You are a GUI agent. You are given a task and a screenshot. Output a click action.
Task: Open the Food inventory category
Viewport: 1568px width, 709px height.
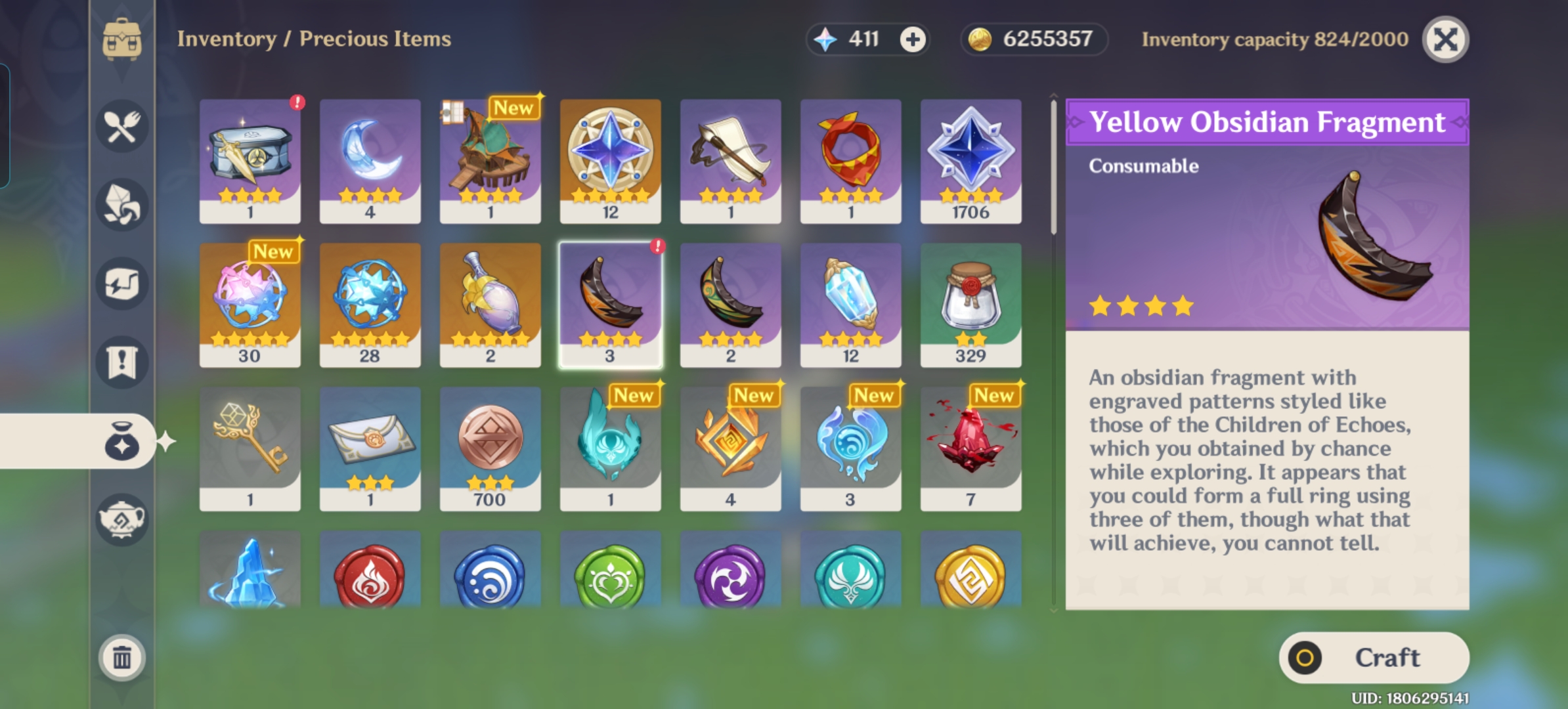tap(122, 126)
